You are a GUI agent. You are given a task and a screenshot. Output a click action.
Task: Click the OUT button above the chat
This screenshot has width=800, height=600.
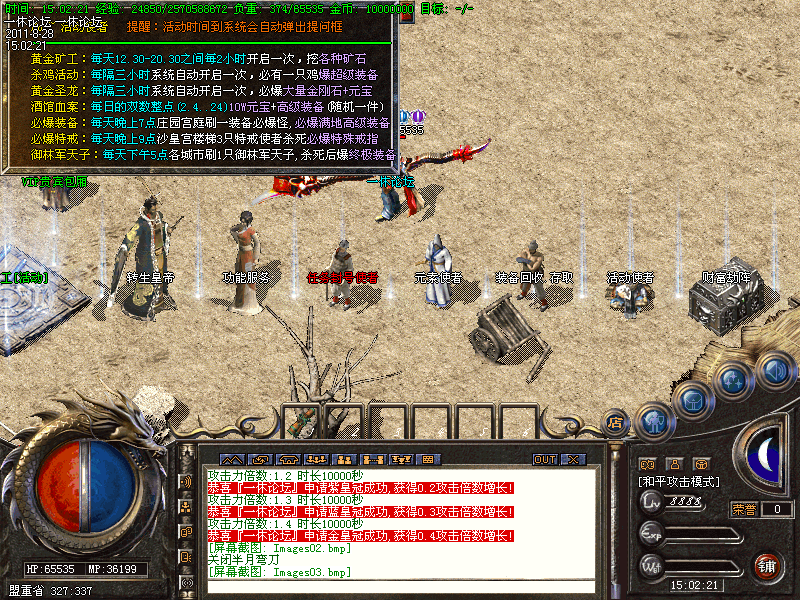(545, 459)
